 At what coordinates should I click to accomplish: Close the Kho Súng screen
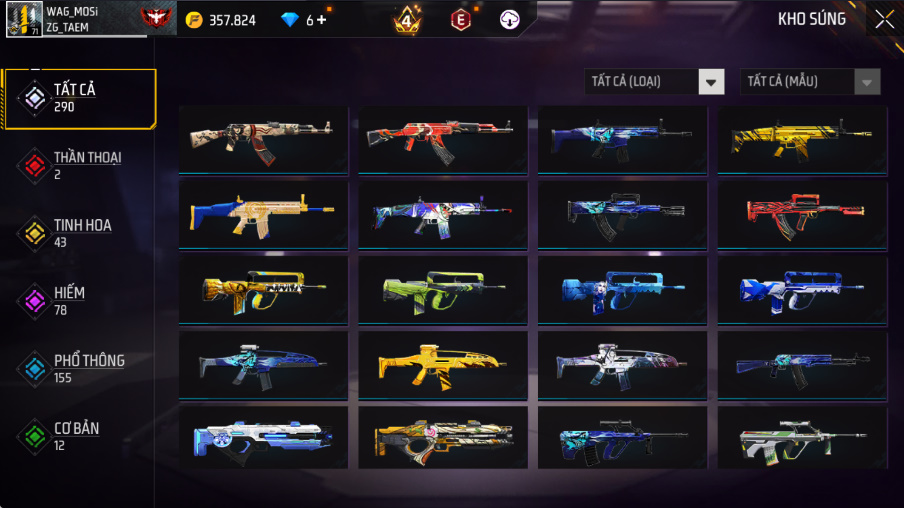(x=884, y=19)
